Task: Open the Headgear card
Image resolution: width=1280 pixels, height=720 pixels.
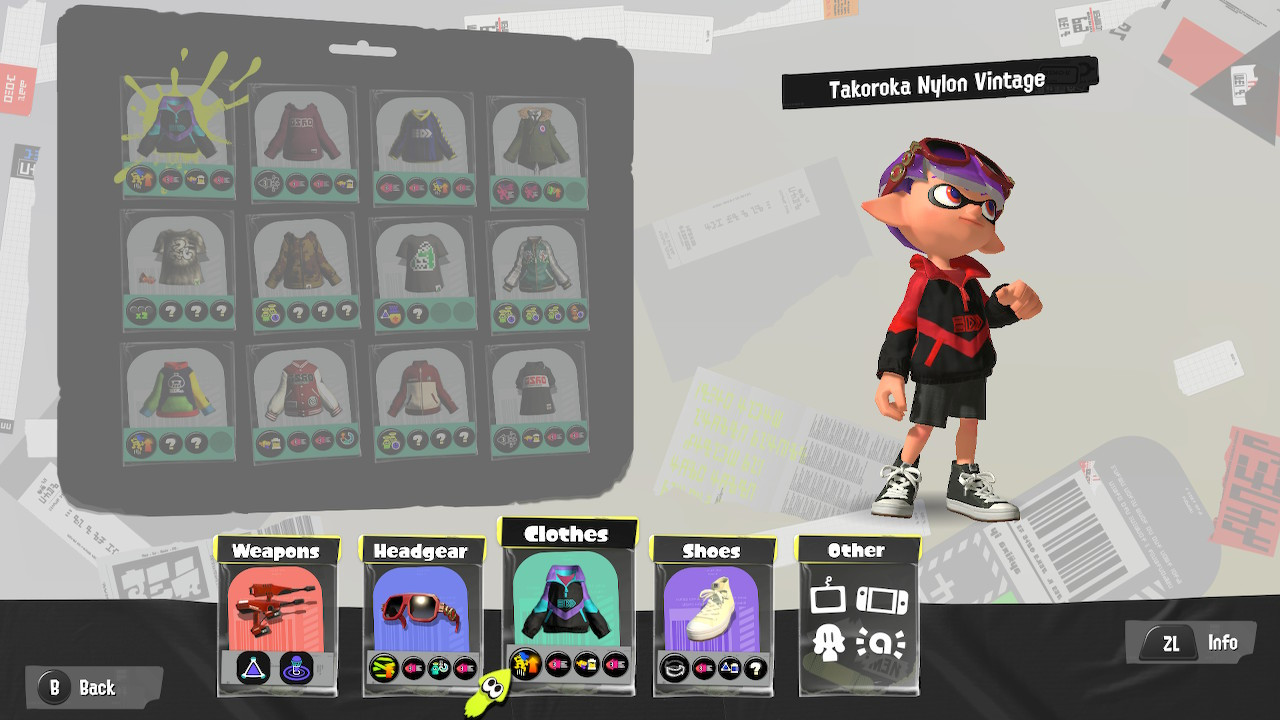Action: [420, 600]
